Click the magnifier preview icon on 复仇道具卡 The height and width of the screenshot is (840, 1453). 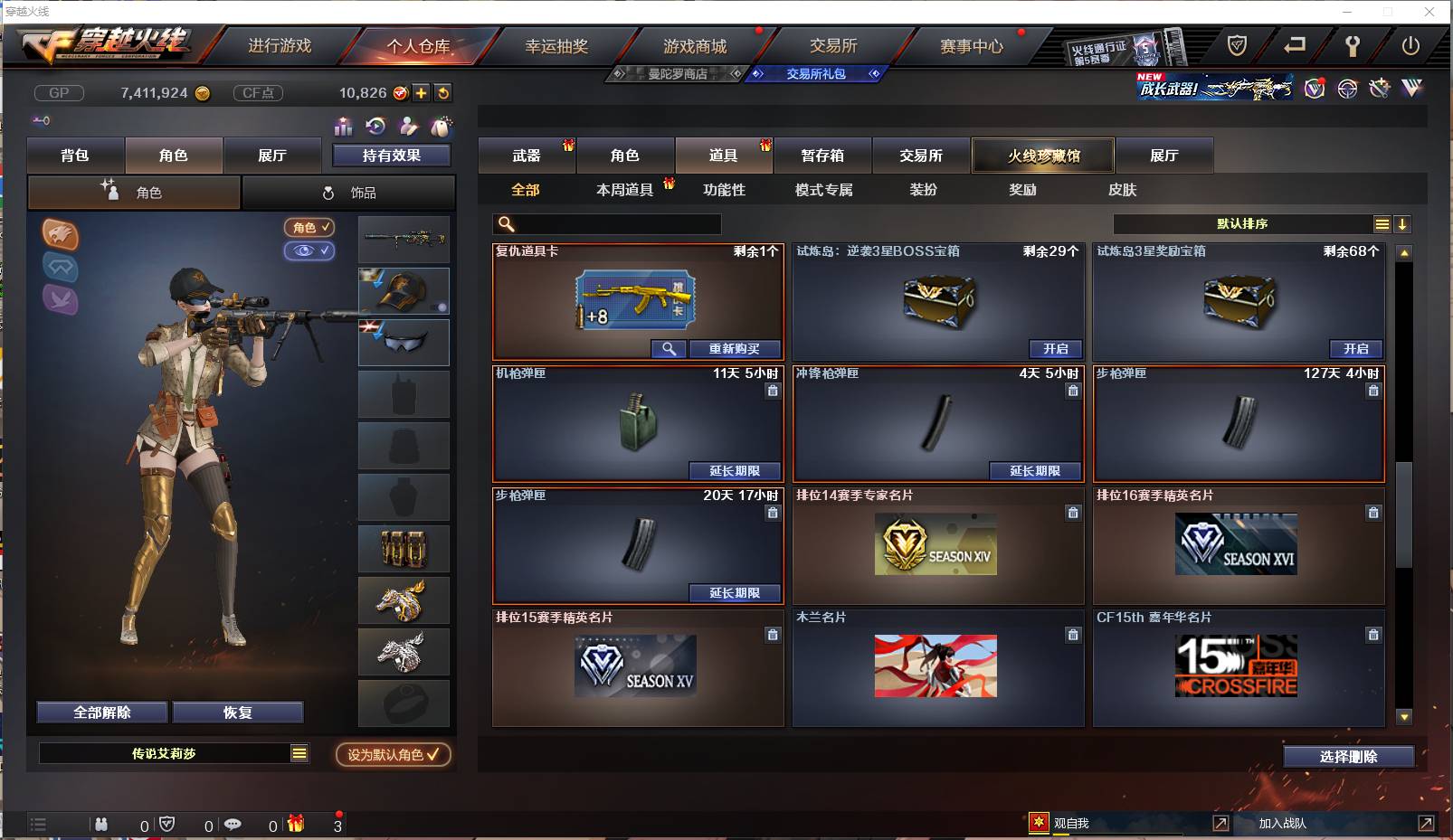pos(669,348)
